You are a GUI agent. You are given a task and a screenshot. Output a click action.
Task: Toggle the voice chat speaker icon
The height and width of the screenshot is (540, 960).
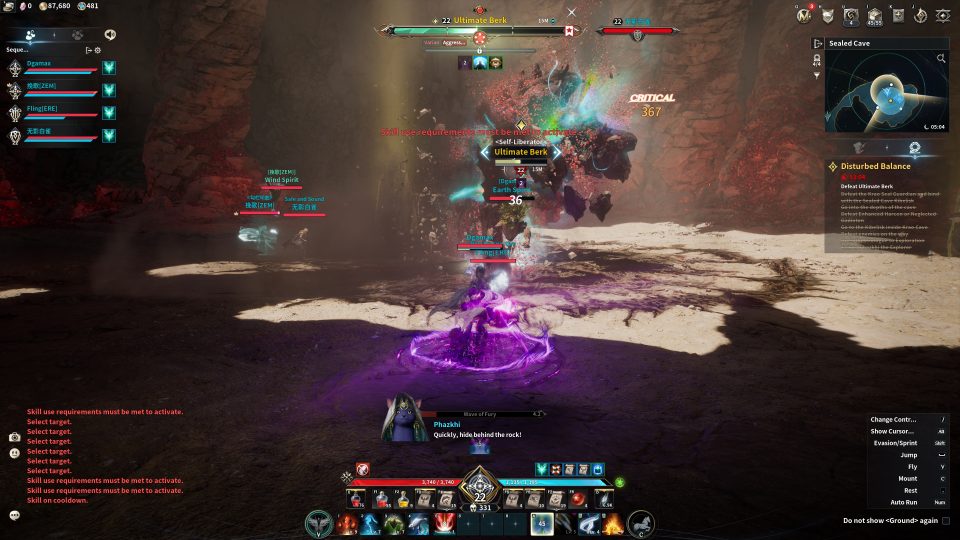click(x=110, y=34)
